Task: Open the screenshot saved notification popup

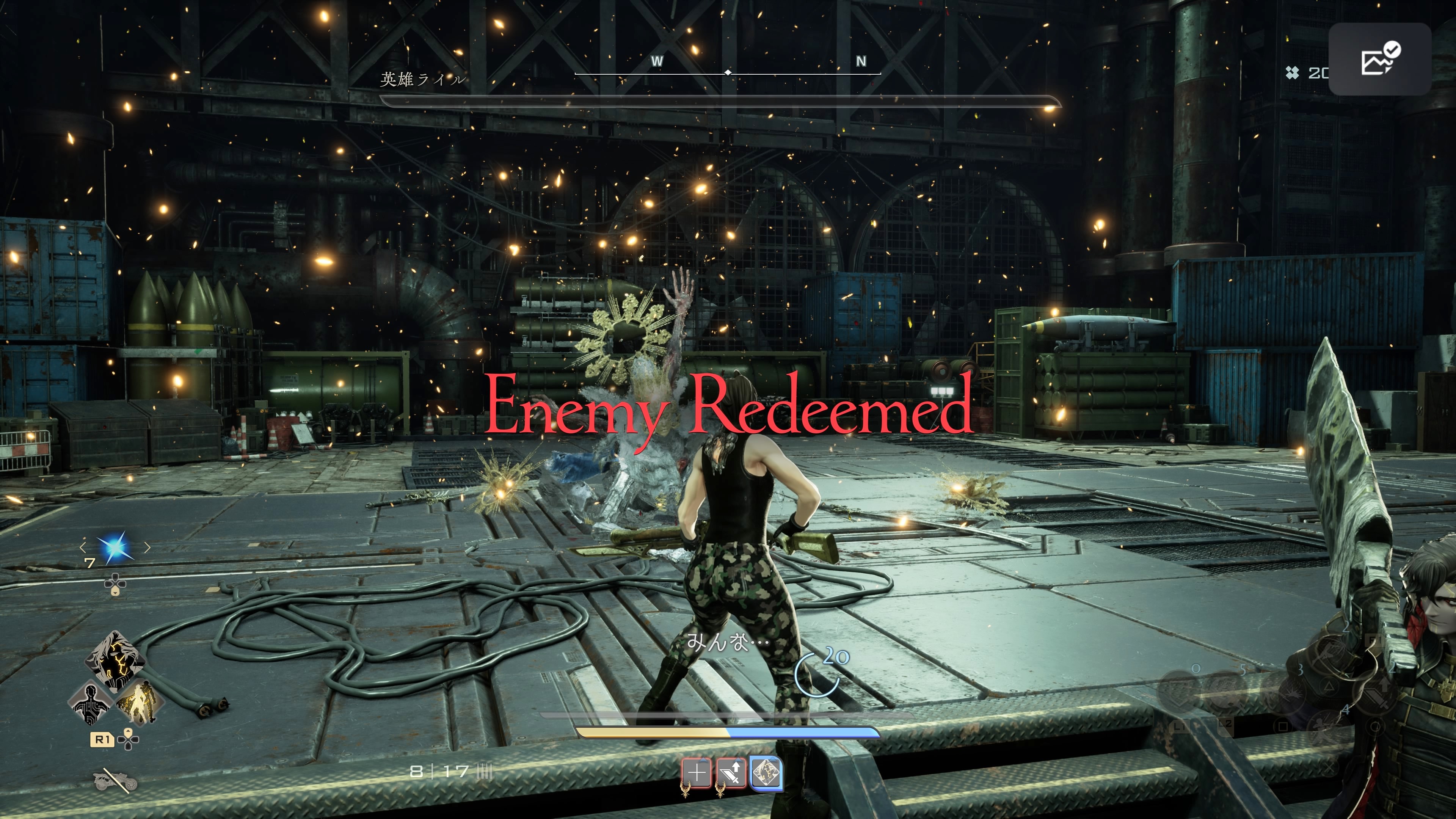Action: tap(1379, 59)
